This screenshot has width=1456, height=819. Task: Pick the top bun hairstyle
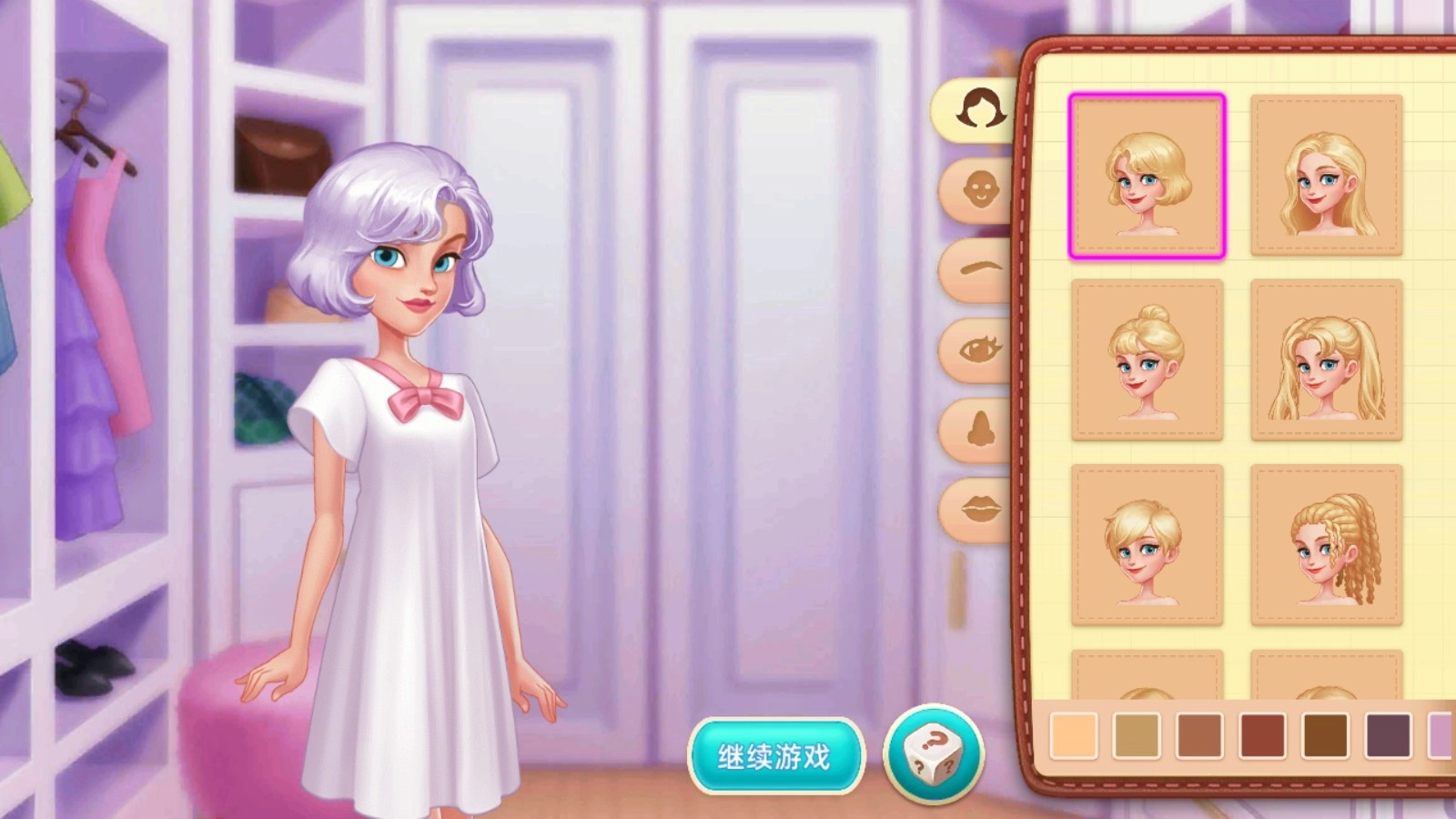tap(1148, 362)
